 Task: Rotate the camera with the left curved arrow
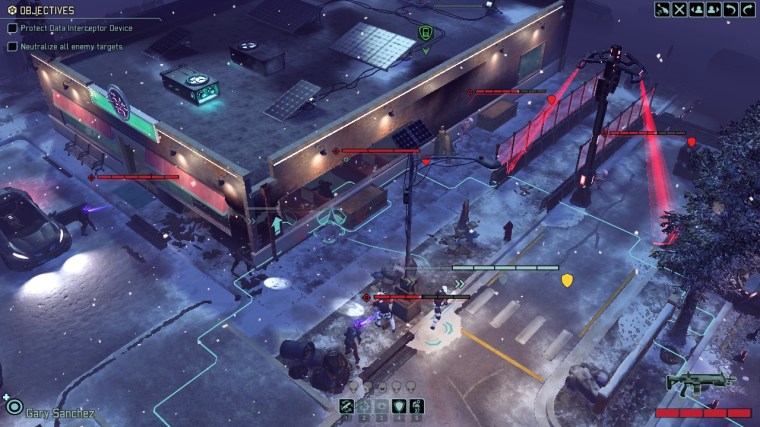tap(731, 10)
